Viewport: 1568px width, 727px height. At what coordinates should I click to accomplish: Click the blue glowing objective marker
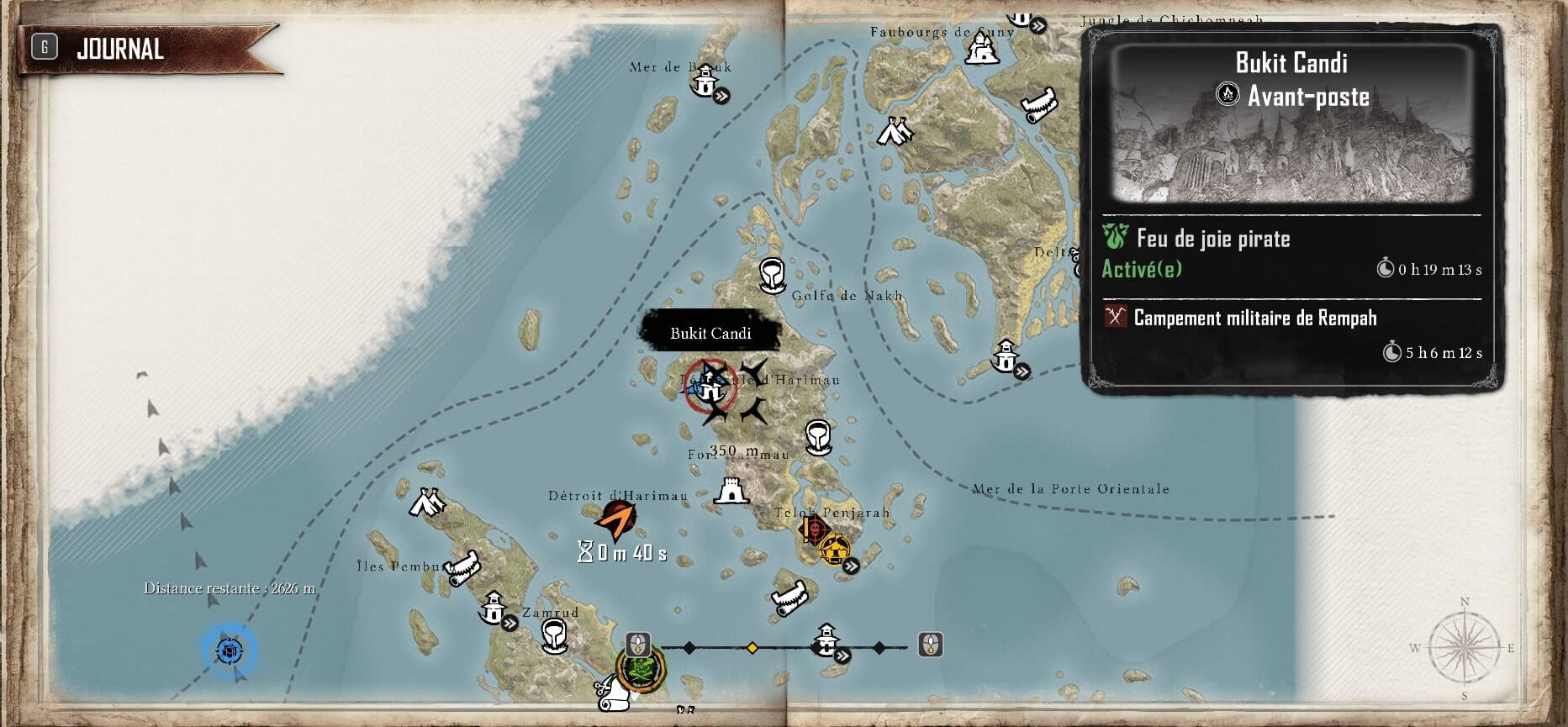tap(228, 651)
